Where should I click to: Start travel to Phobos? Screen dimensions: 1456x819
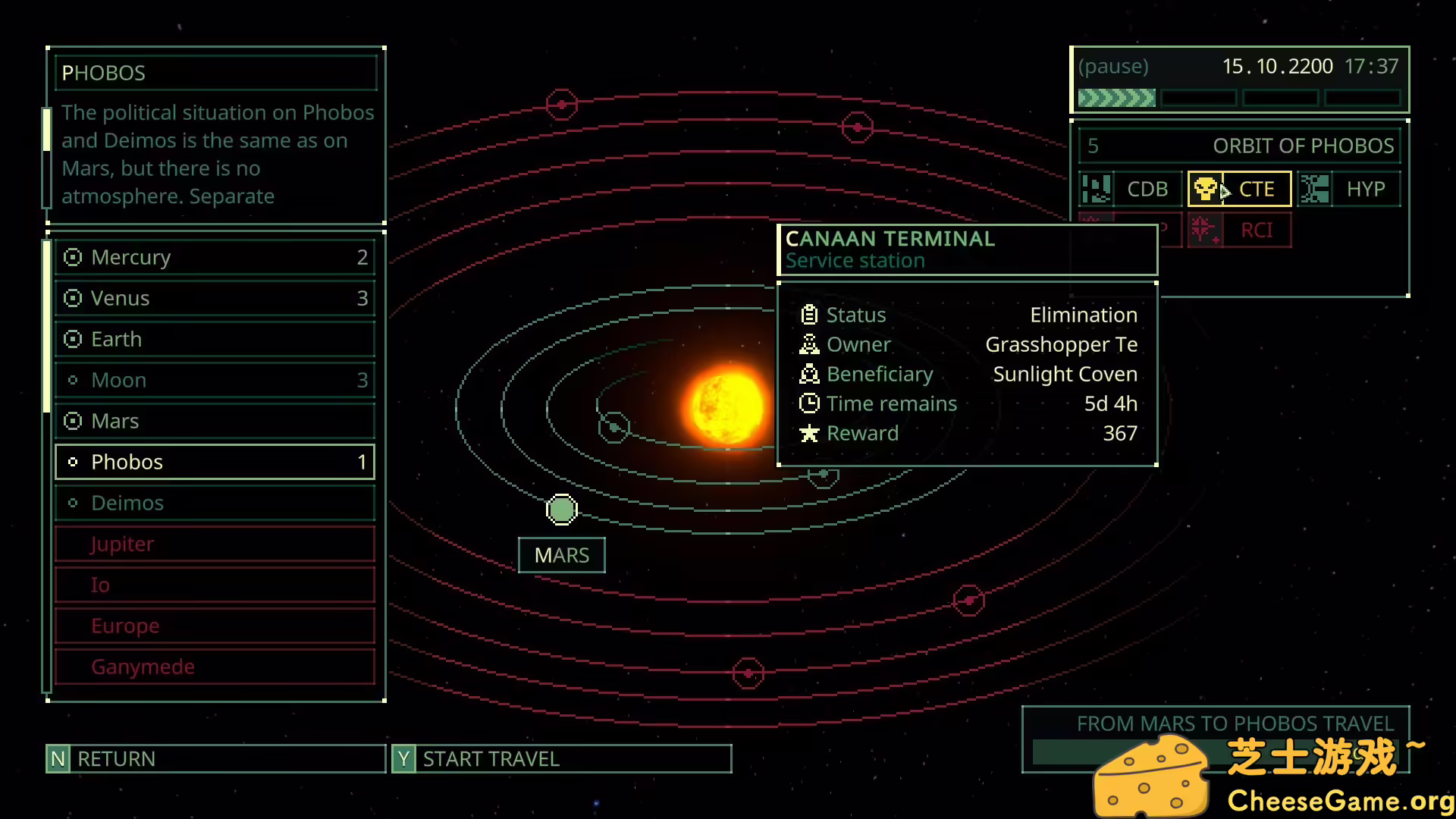[561, 759]
